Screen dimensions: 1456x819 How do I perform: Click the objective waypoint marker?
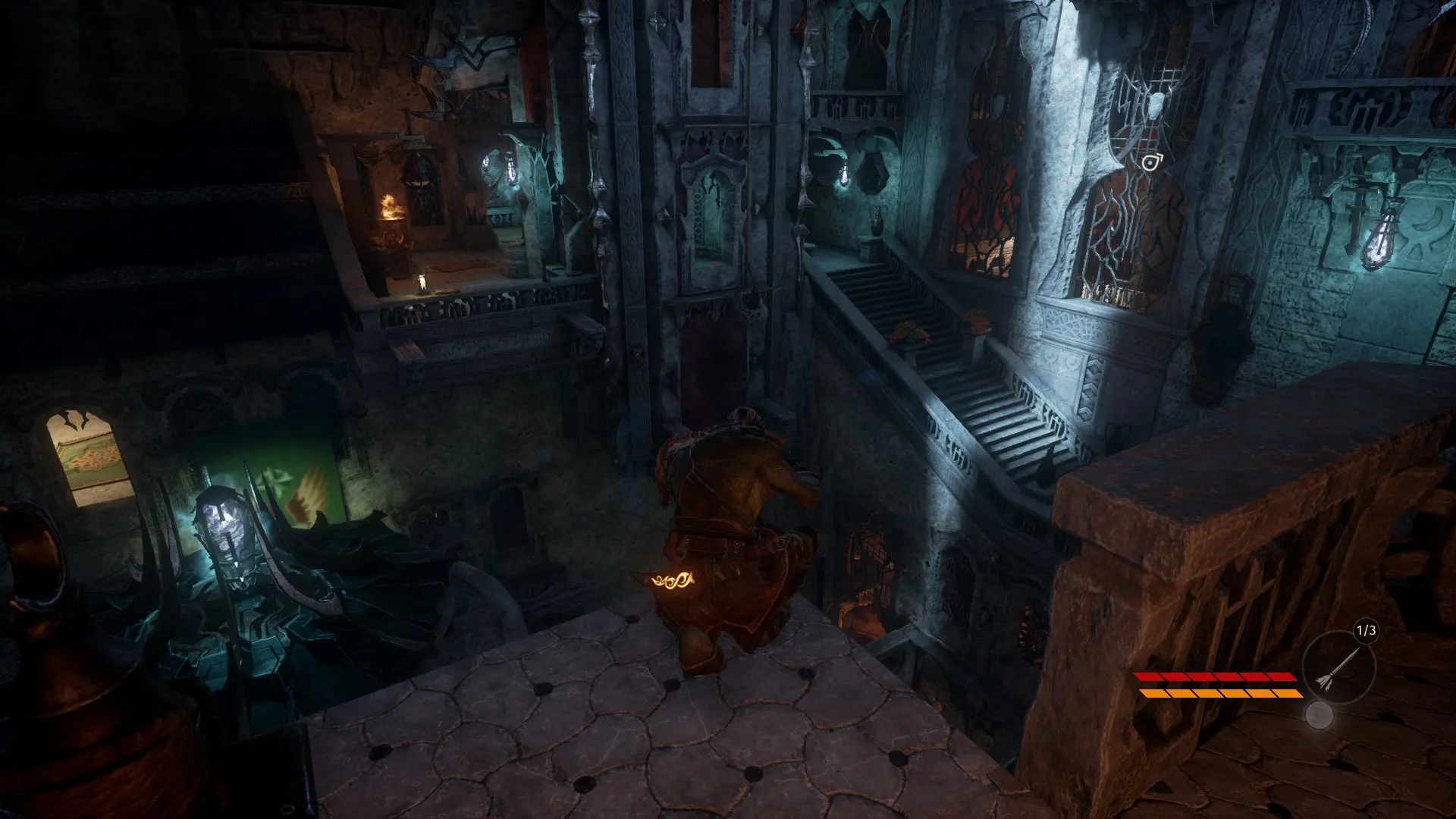coord(1151,162)
